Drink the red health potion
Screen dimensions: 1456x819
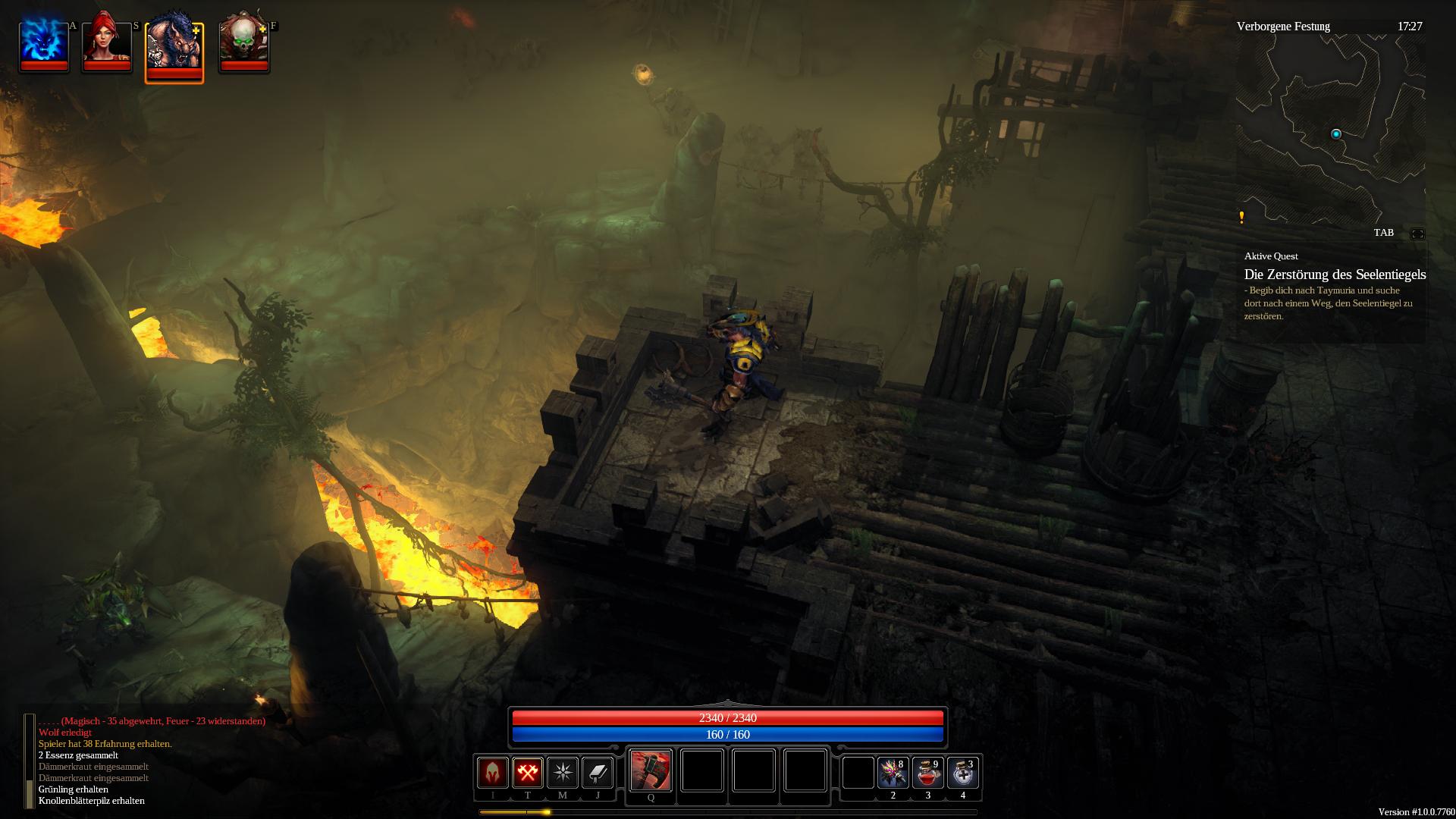[927, 773]
